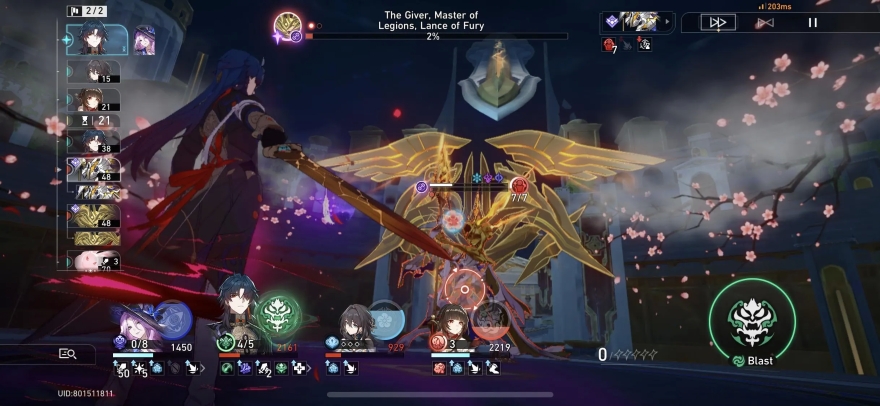The image size is (880, 406).
Task: Open the enemy details panel at top right
Action: click(x=637, y=21)
